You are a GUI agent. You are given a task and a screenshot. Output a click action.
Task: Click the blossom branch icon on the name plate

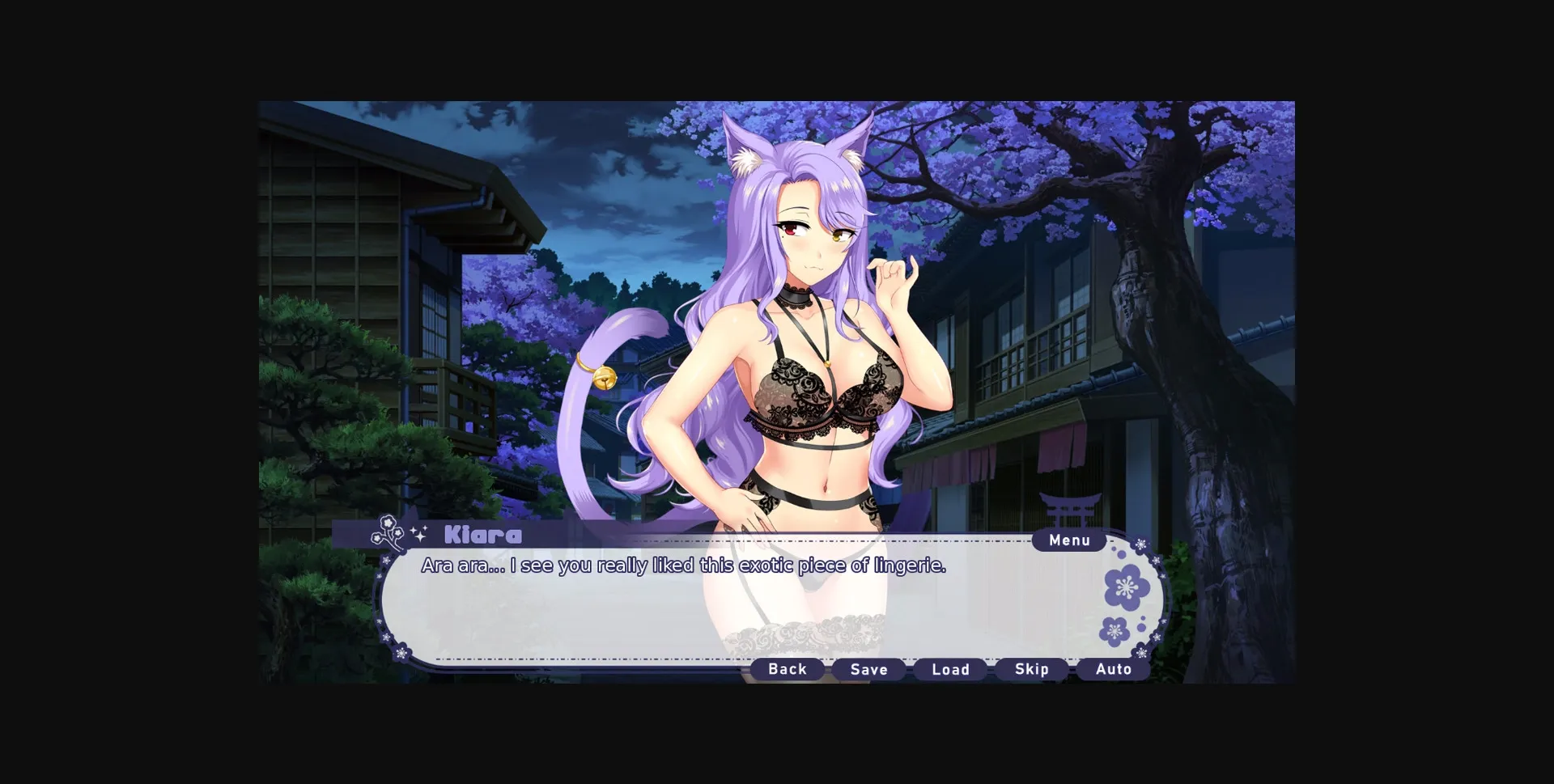[388, 532]
